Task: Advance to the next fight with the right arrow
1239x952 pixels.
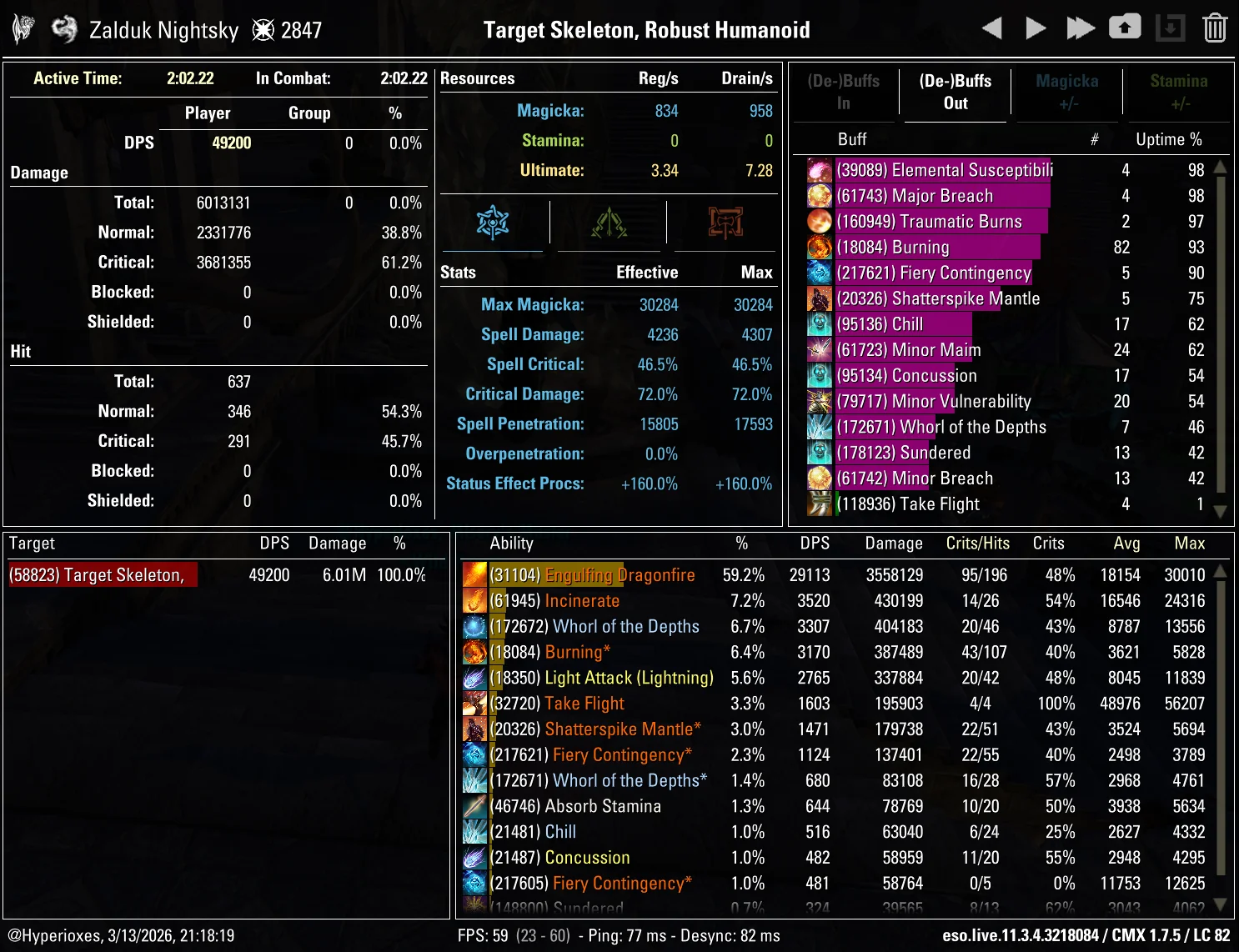Action: pos(1036,28)
